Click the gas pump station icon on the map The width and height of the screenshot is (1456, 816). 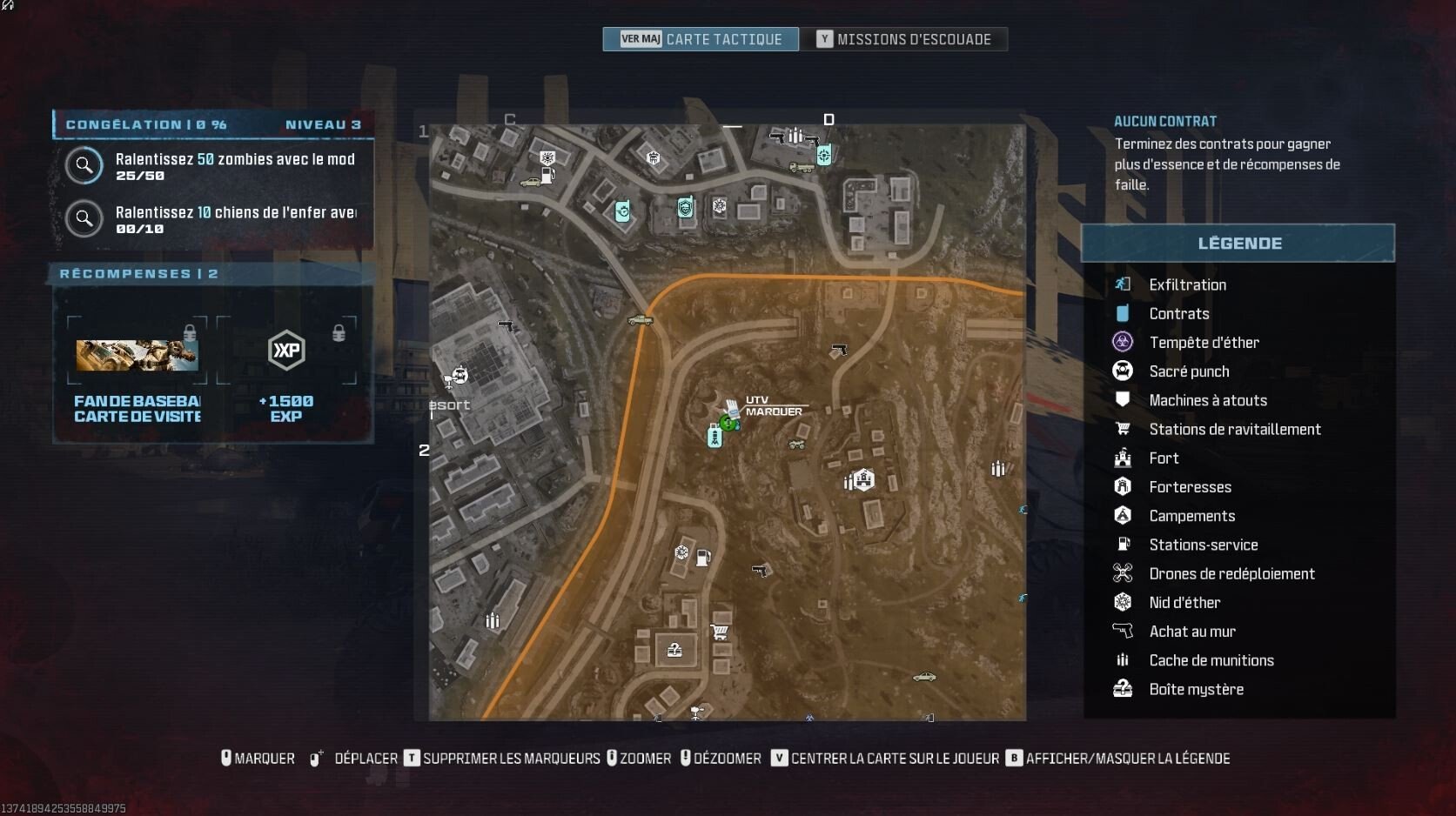click(x=701, y=558)
